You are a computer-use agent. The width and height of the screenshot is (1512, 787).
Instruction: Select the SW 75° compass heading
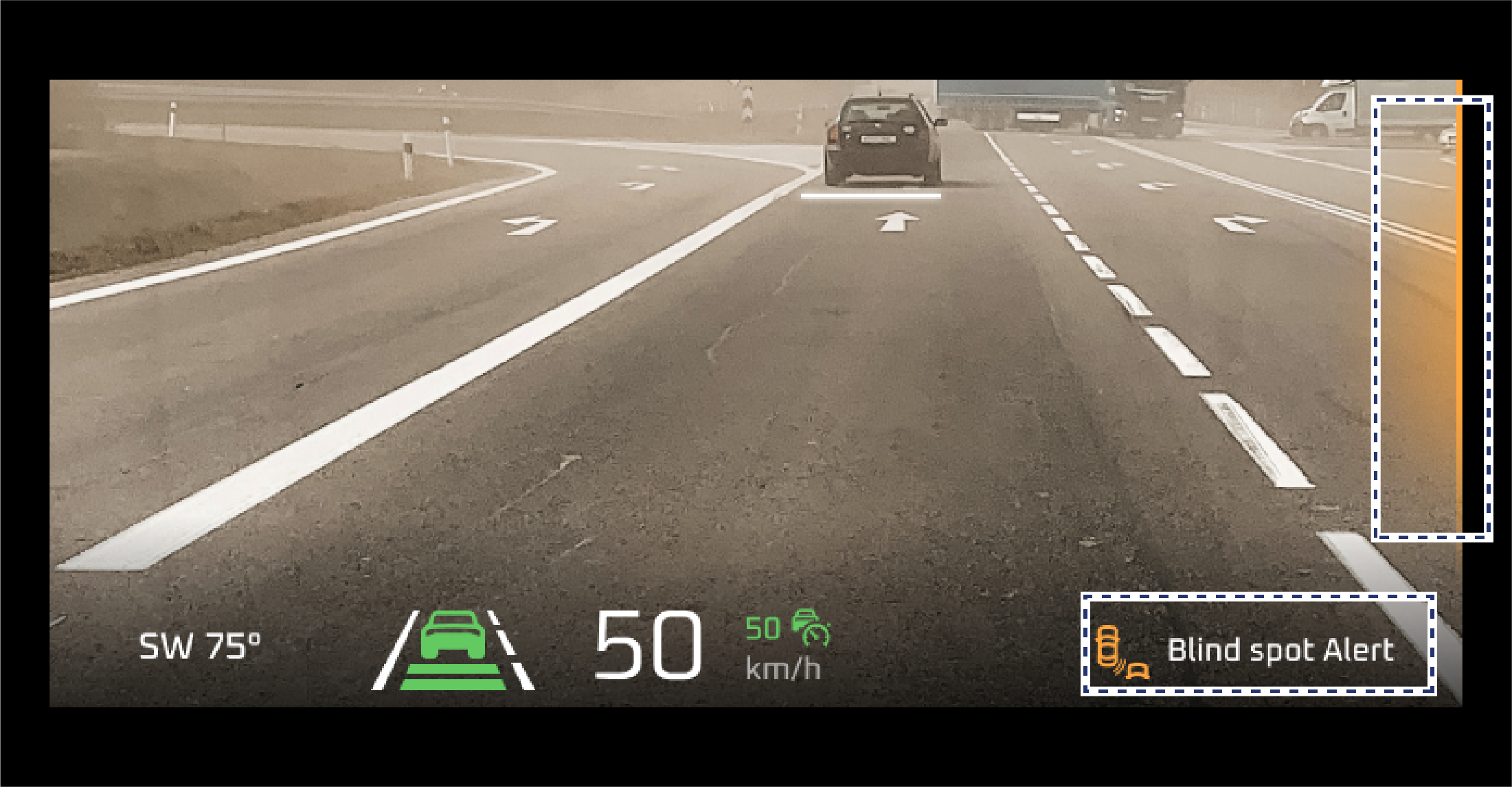(x=200, y=646)
